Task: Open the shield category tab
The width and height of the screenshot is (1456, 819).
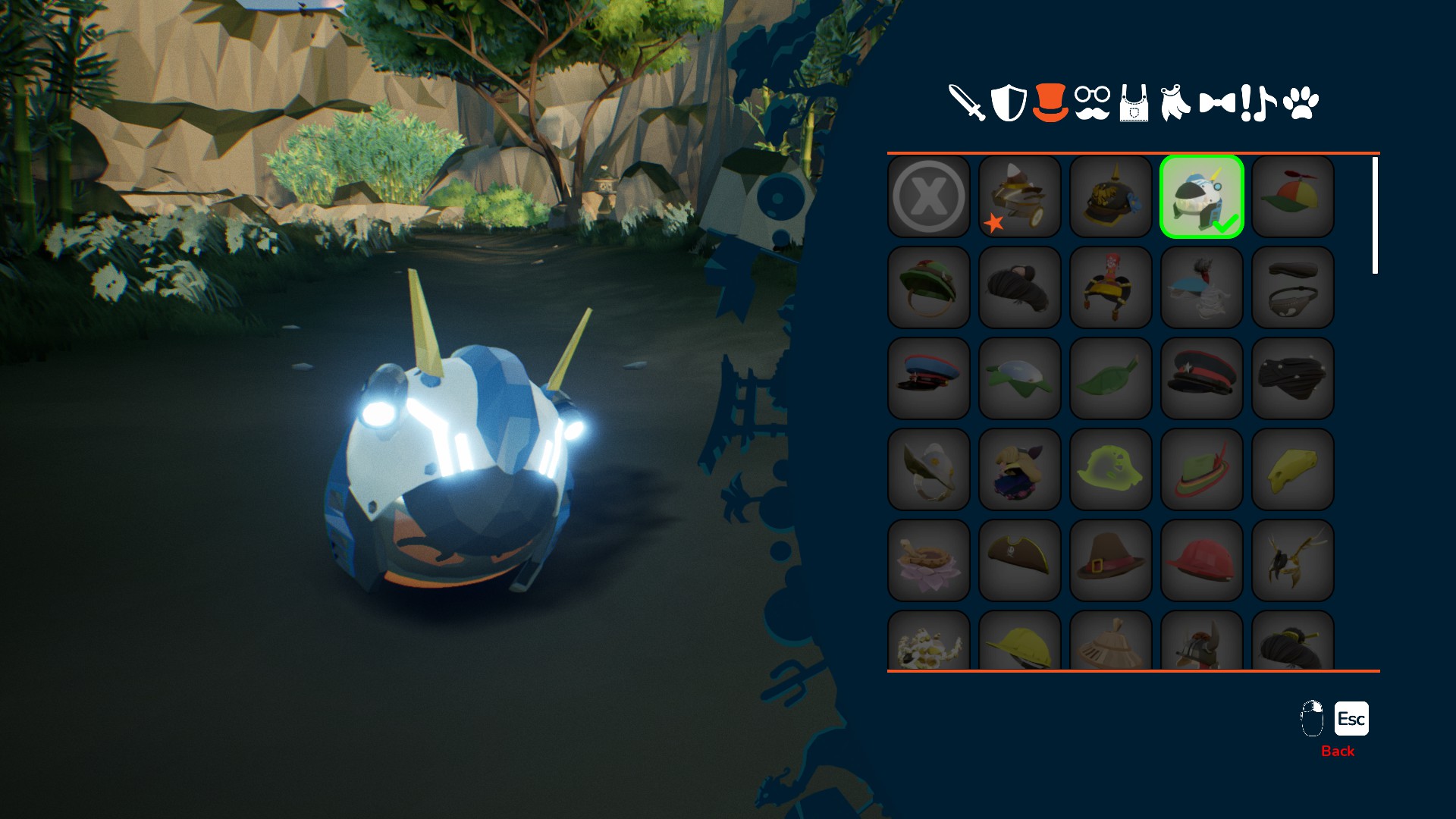Action: (1009, 102)
